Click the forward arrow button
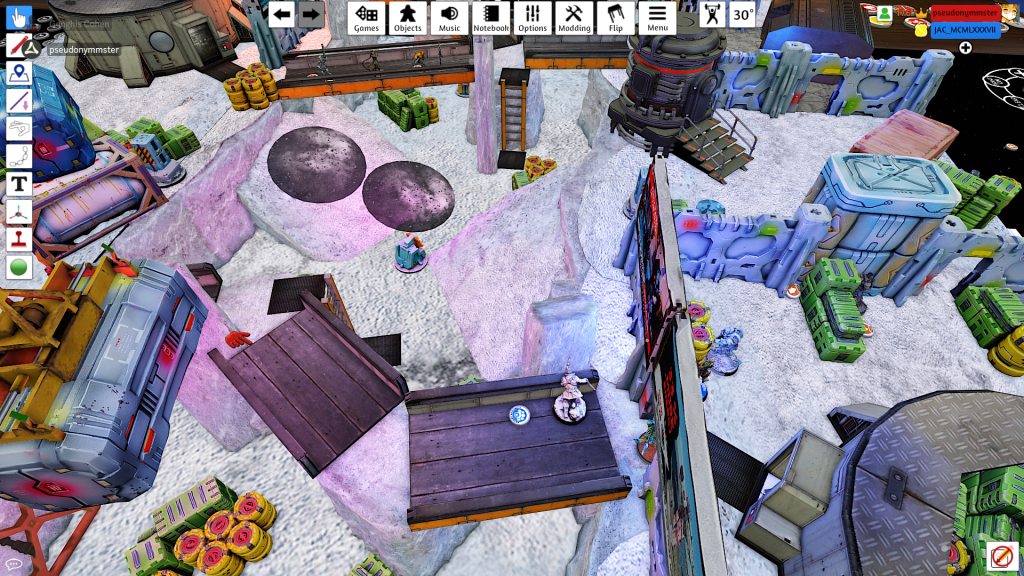The height and width of the screenshot is (576, 1024). [x=311, y=14]
